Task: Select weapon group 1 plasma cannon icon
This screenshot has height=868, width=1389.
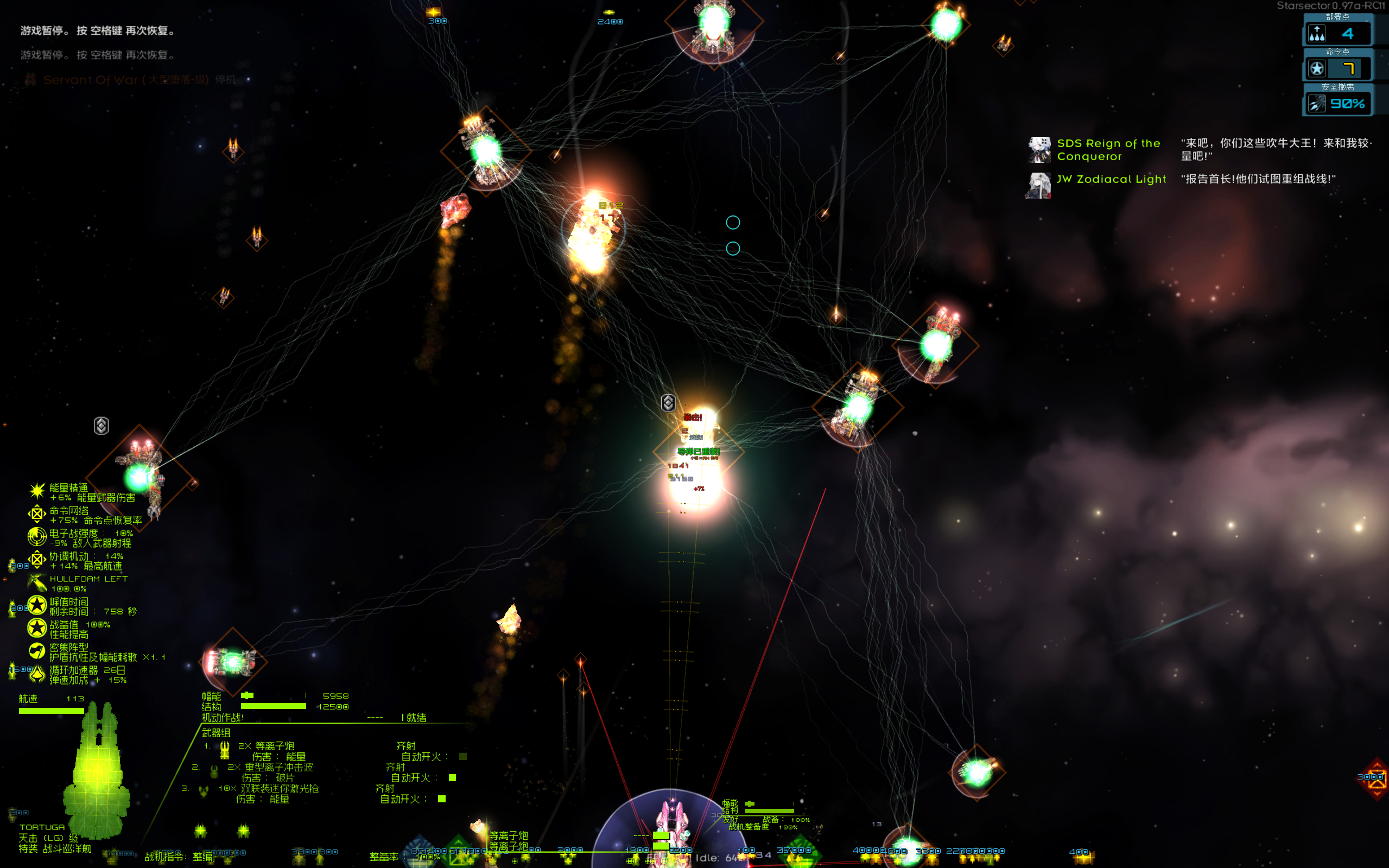Action: [224, 749]
